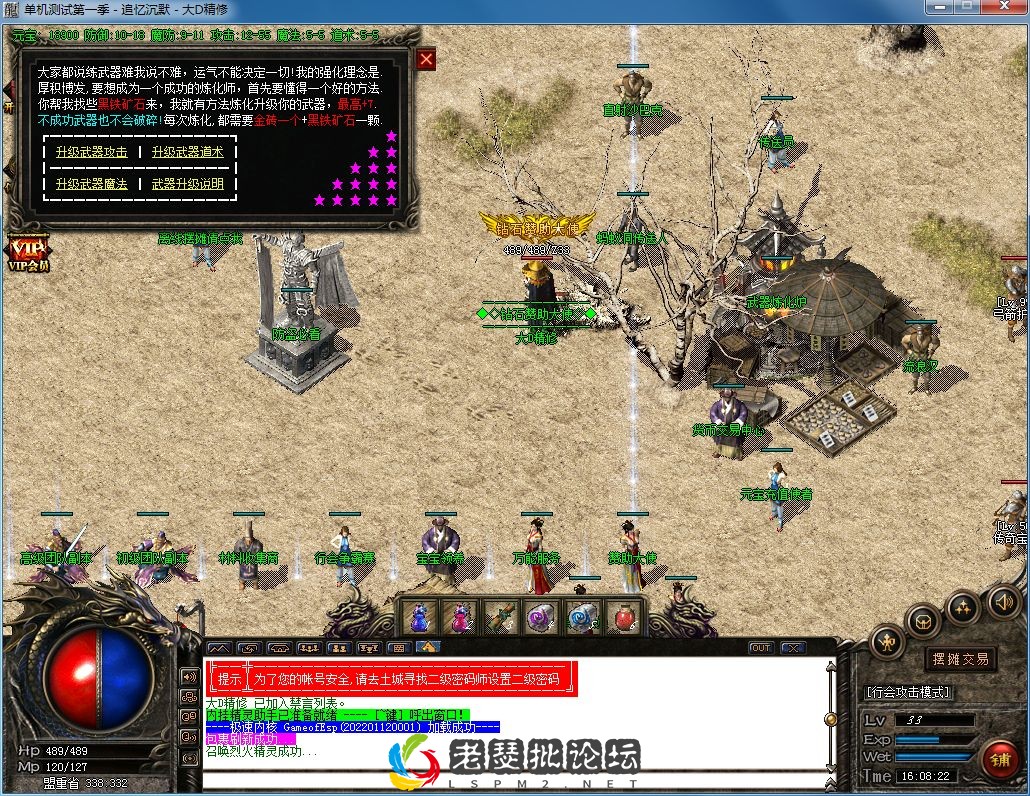Toggle the 行会攻击模式 attack mode label
Viewport: 1030px width, 796px height.
click(908, 691)
